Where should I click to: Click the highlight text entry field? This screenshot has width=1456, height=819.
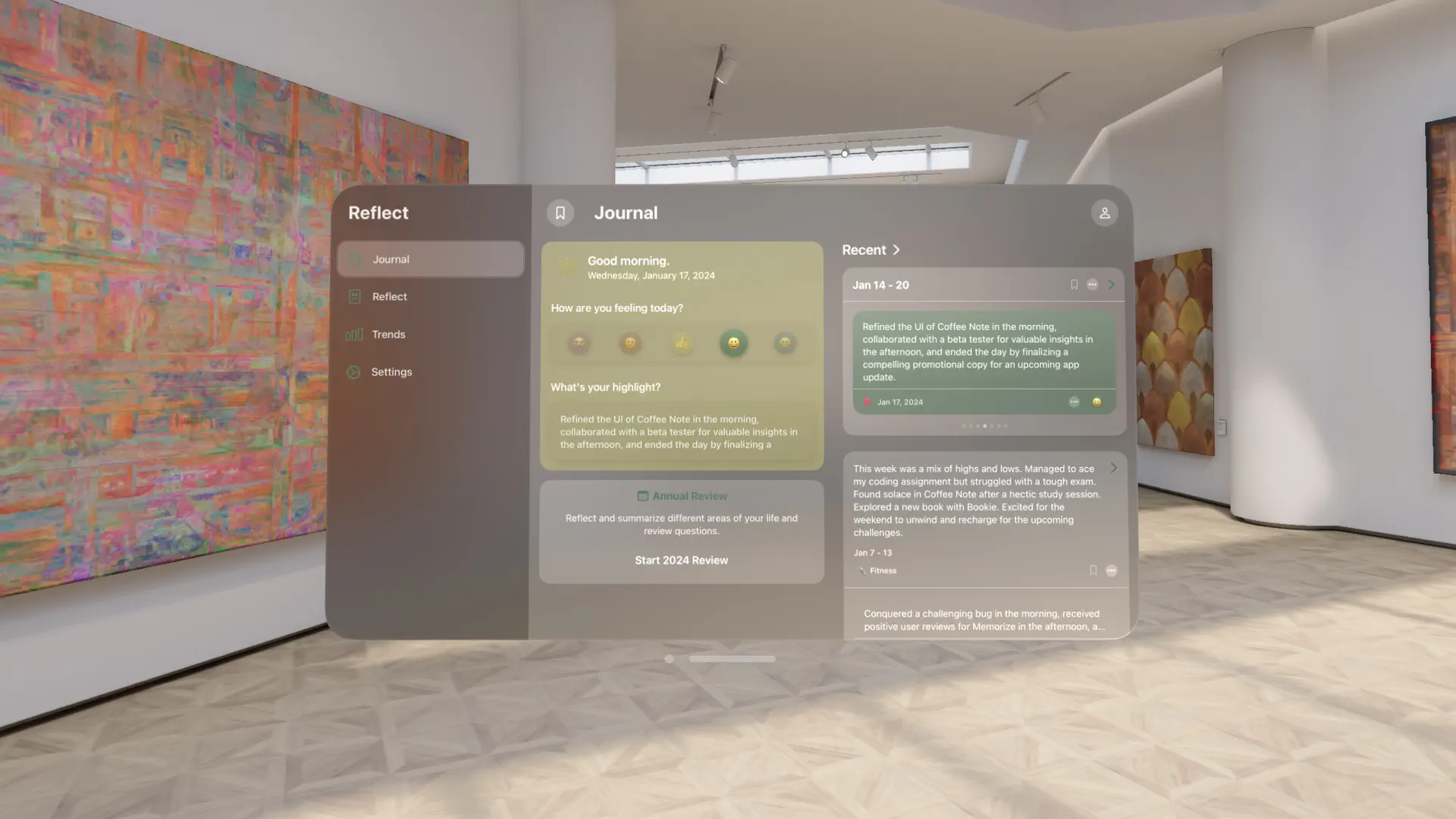pyautogui.click(x=680, y=432)
